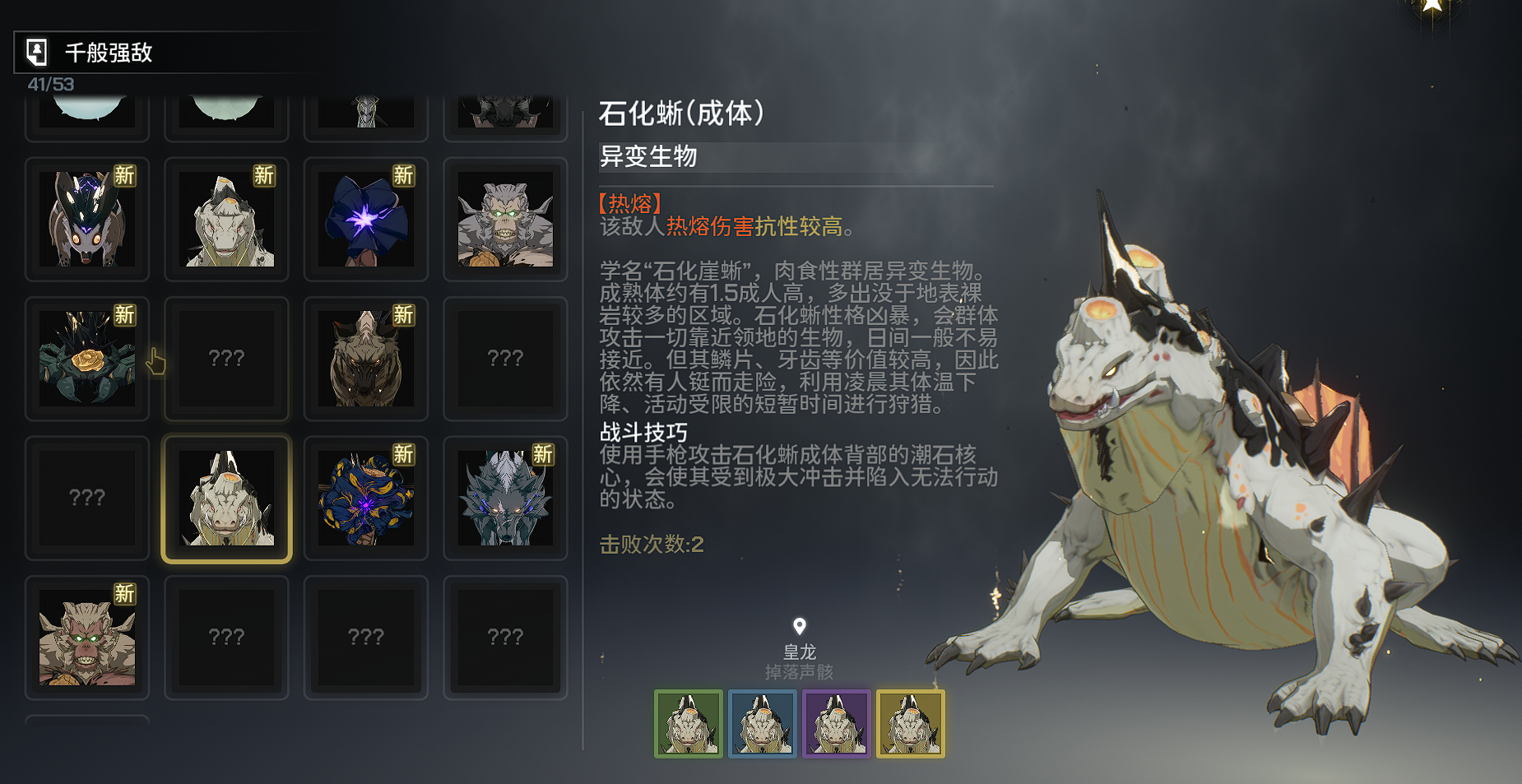Viewport: 1522px width, 784px height.
Task: Click the 皇龙 drop location label
Action: (801, 652)
